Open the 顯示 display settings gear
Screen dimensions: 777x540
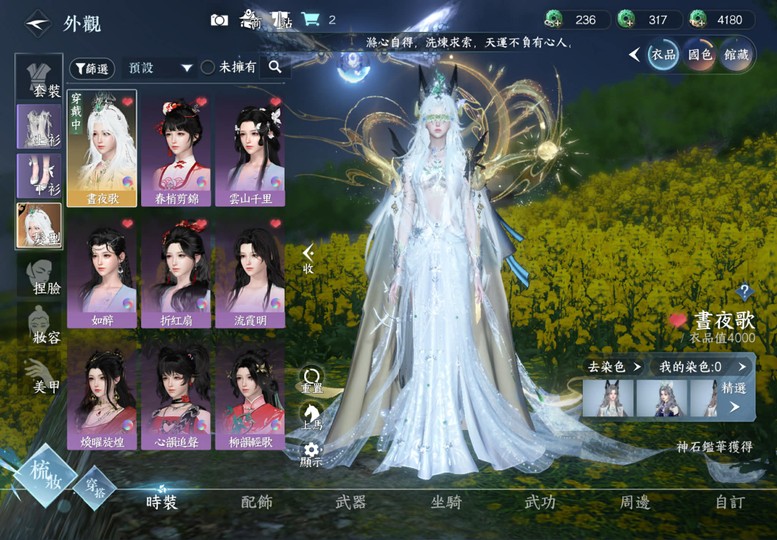pyautogui.click(x=311, y=453)
